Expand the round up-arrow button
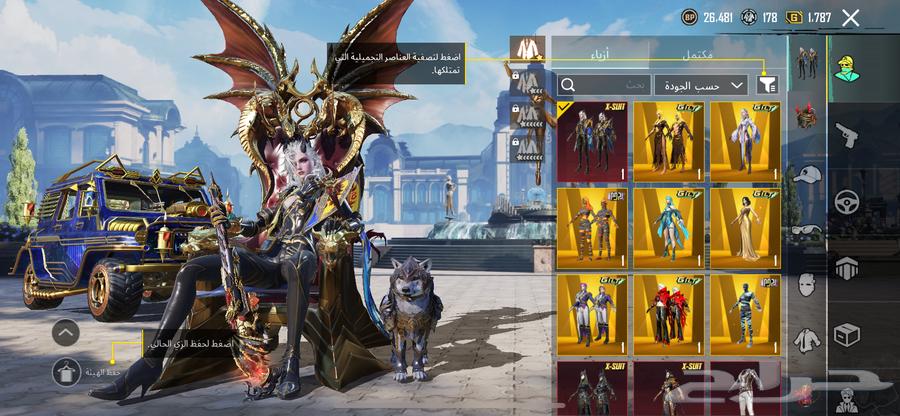The width and height of the screenshot is (900, 416). click(65, 332)
